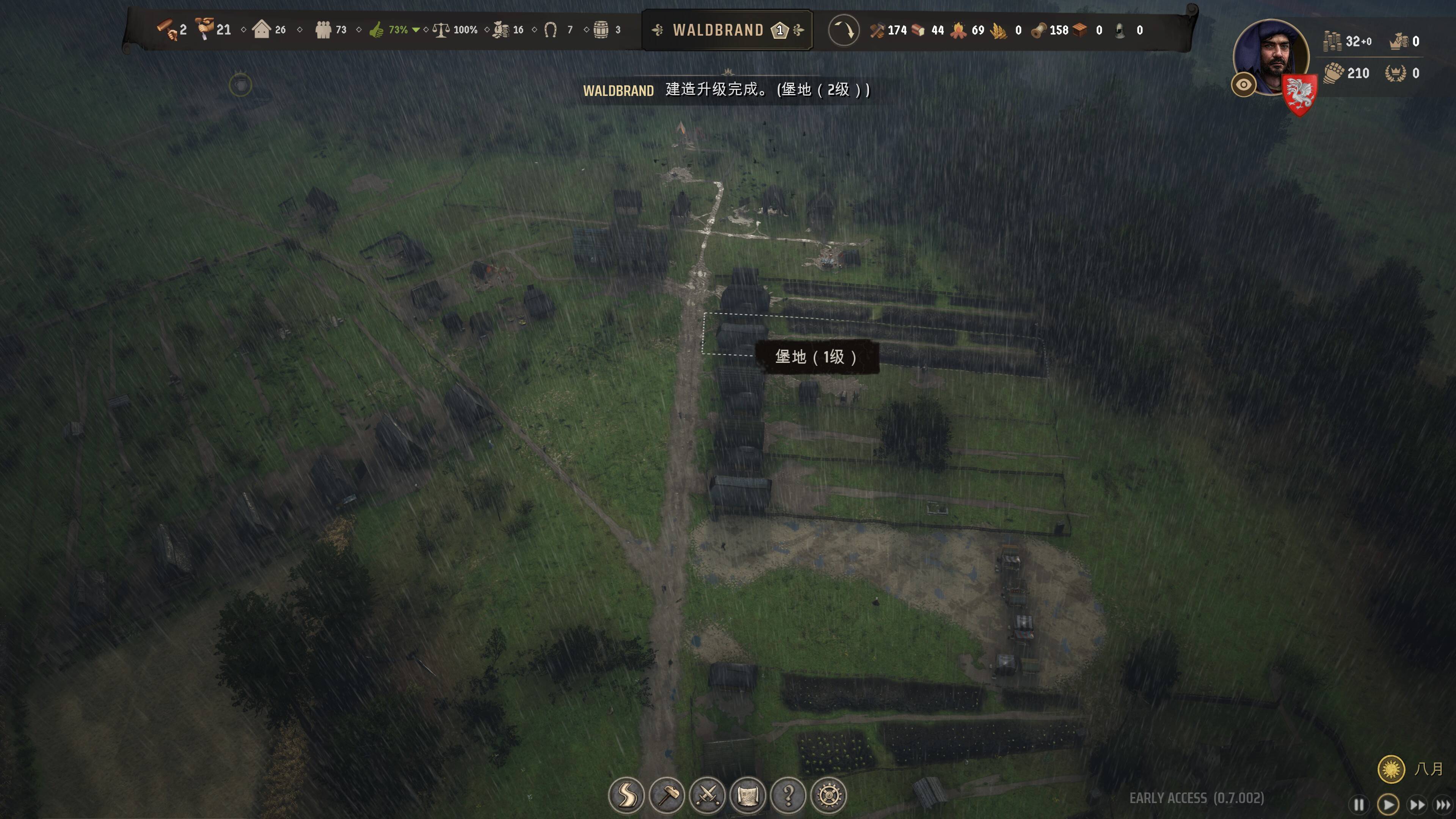Screen dimensions: 1456x819
Task: Open the army crossed-swords menu
Action: click(708, 795)
